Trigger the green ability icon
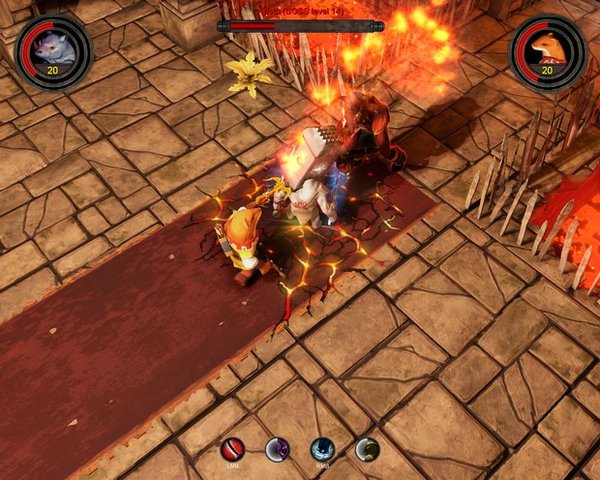Screen dimensions: 600x480 click(x=367, y=449)
